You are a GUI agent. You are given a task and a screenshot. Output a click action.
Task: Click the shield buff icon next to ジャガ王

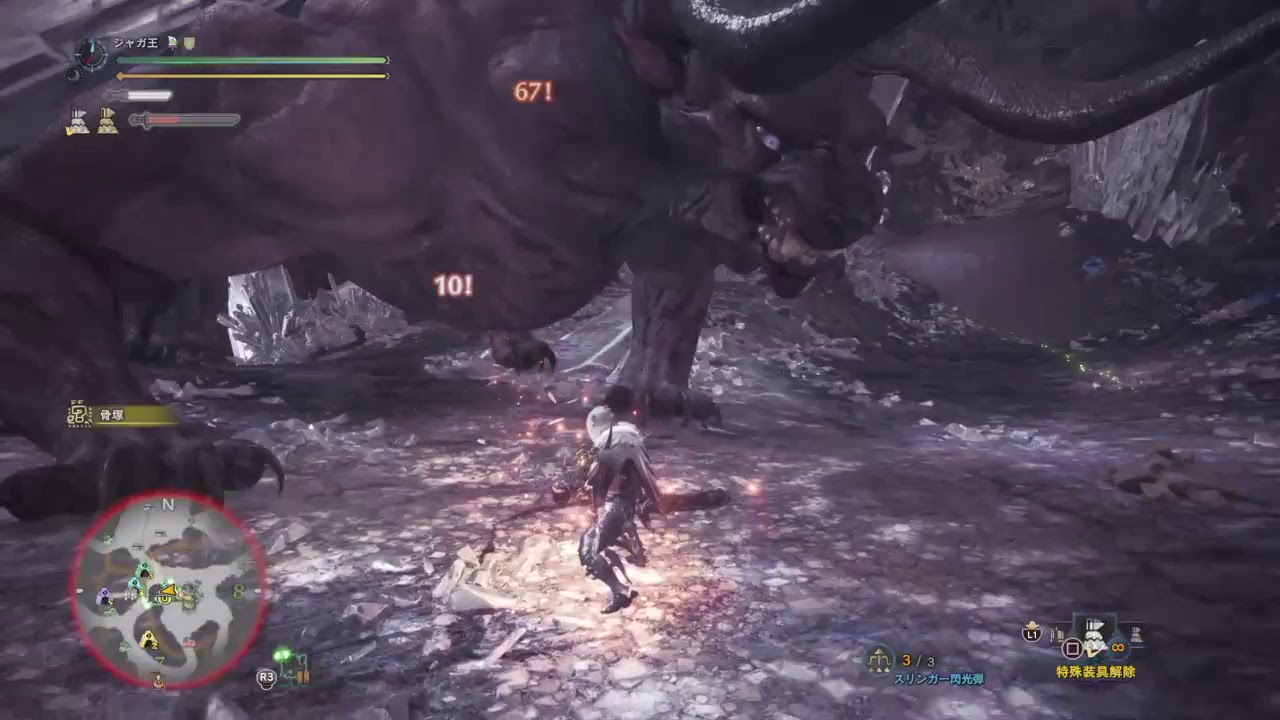(x=188, y=43)
